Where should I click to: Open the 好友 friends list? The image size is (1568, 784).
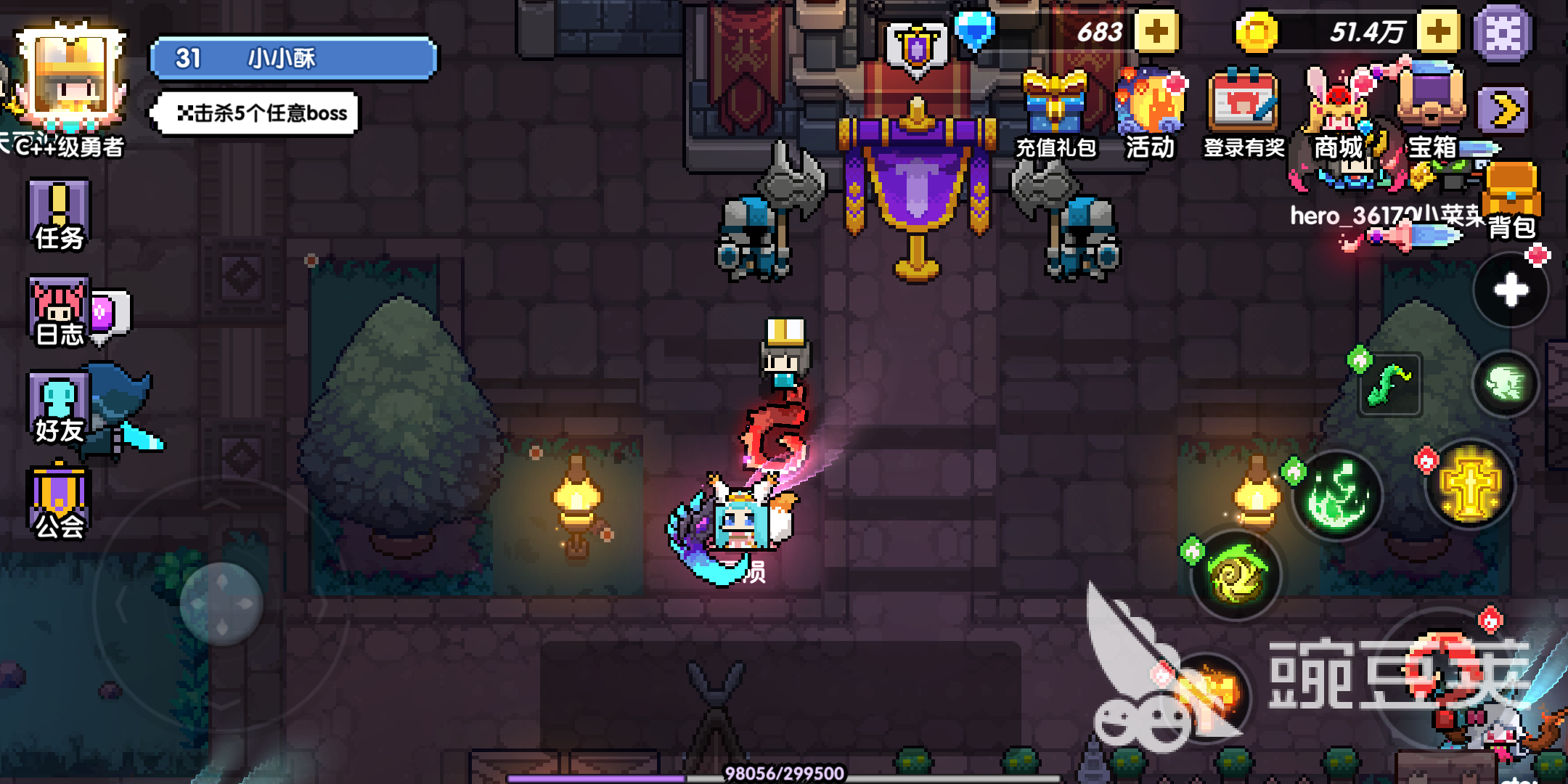59,409
